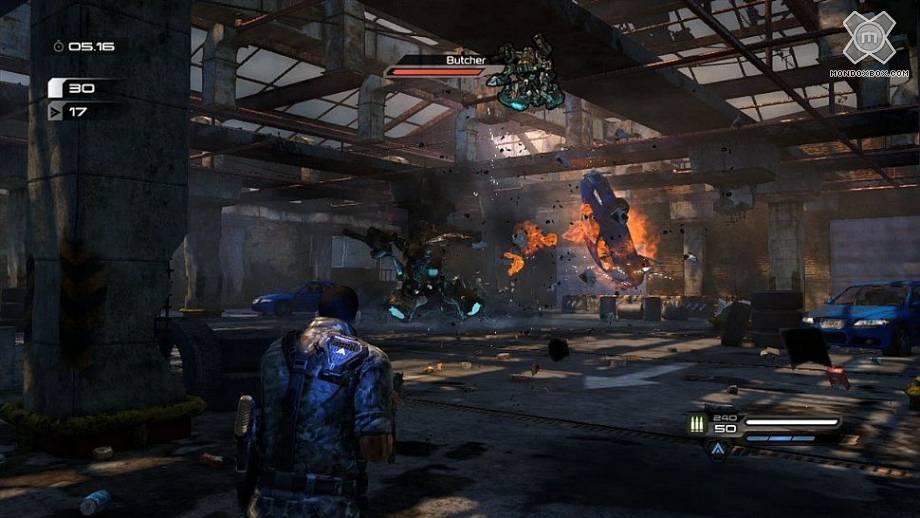The image size is (920, 518).
Task: Select the grey arrow team score icon
Action: pos(56,112)
